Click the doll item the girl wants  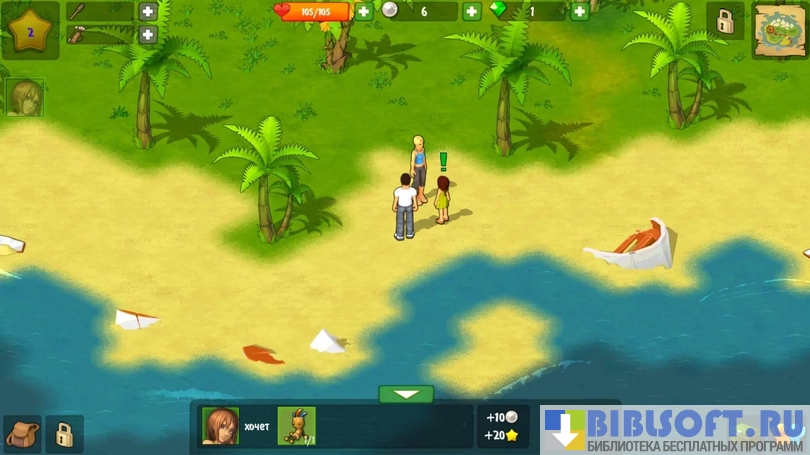point(296,426)
